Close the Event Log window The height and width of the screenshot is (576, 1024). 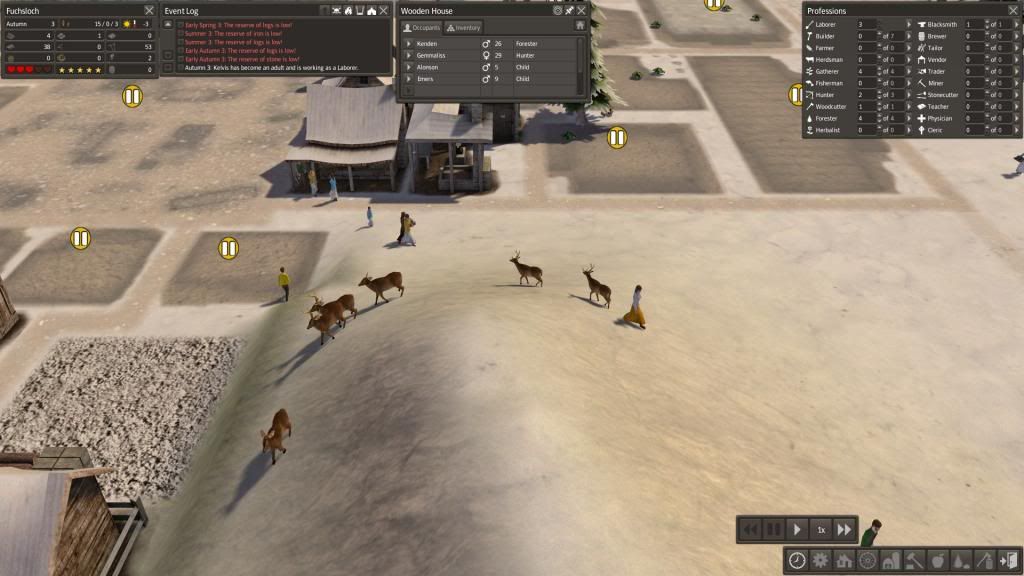tap(383, 10)
